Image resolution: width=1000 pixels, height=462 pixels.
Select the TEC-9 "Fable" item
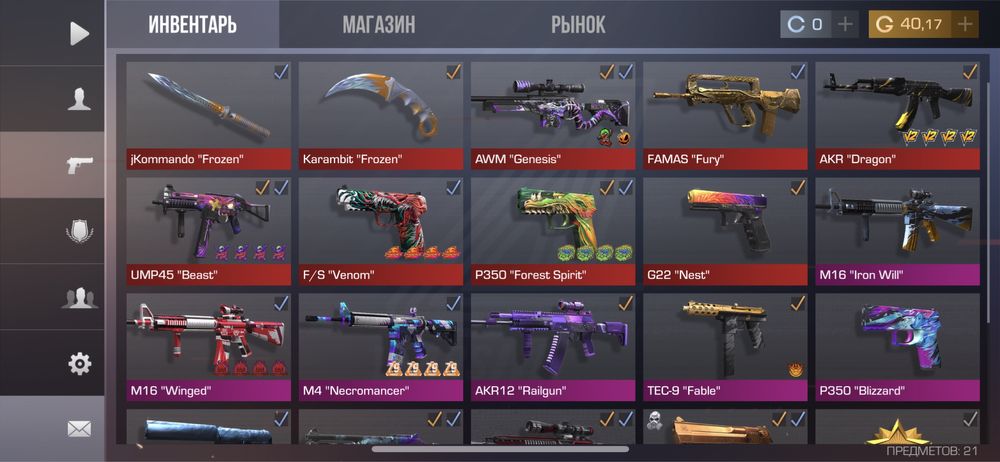[x=725, y=346]
